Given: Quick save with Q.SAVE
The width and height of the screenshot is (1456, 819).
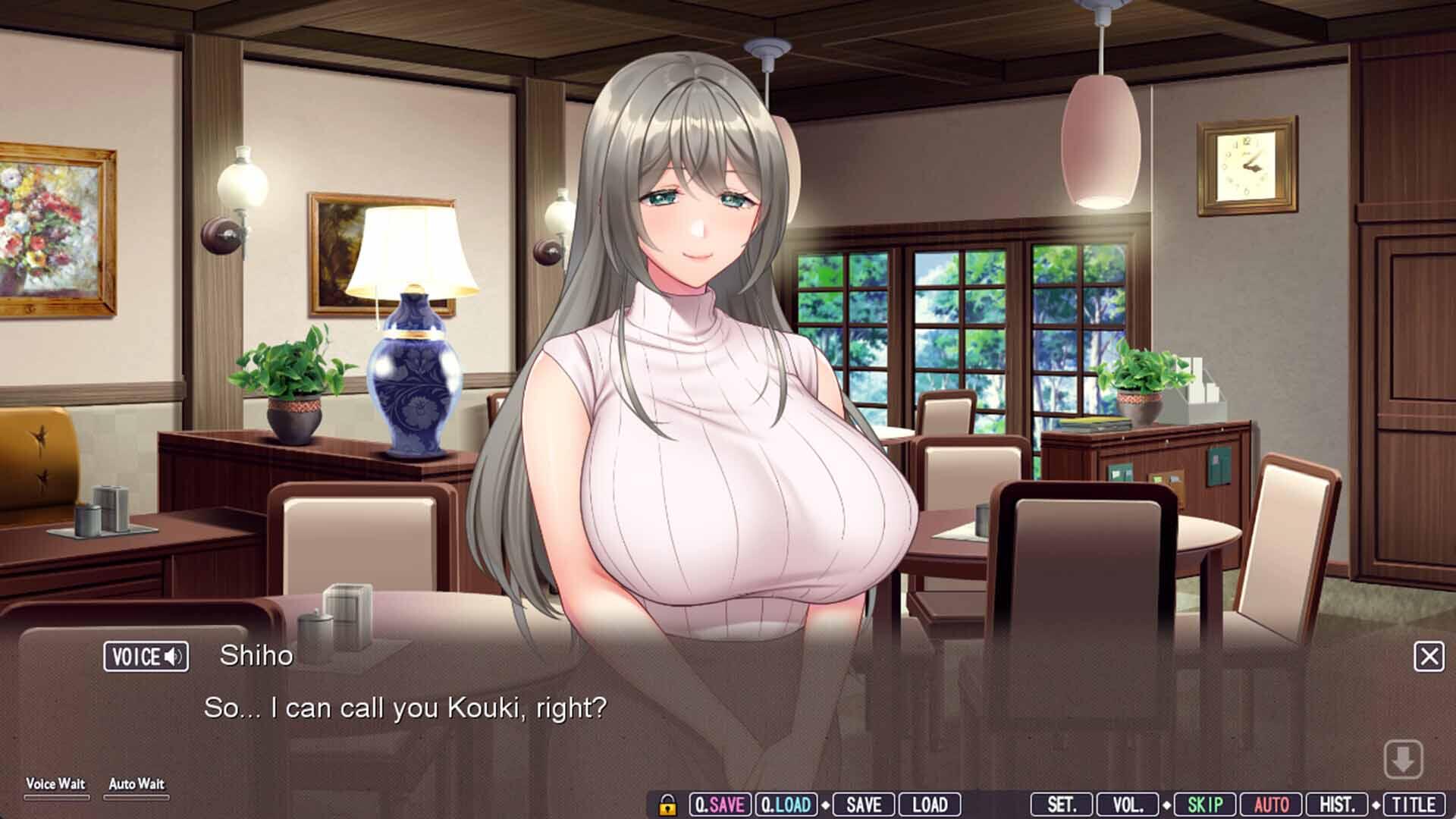Looking at the screenshot, I should coord(720,805).
